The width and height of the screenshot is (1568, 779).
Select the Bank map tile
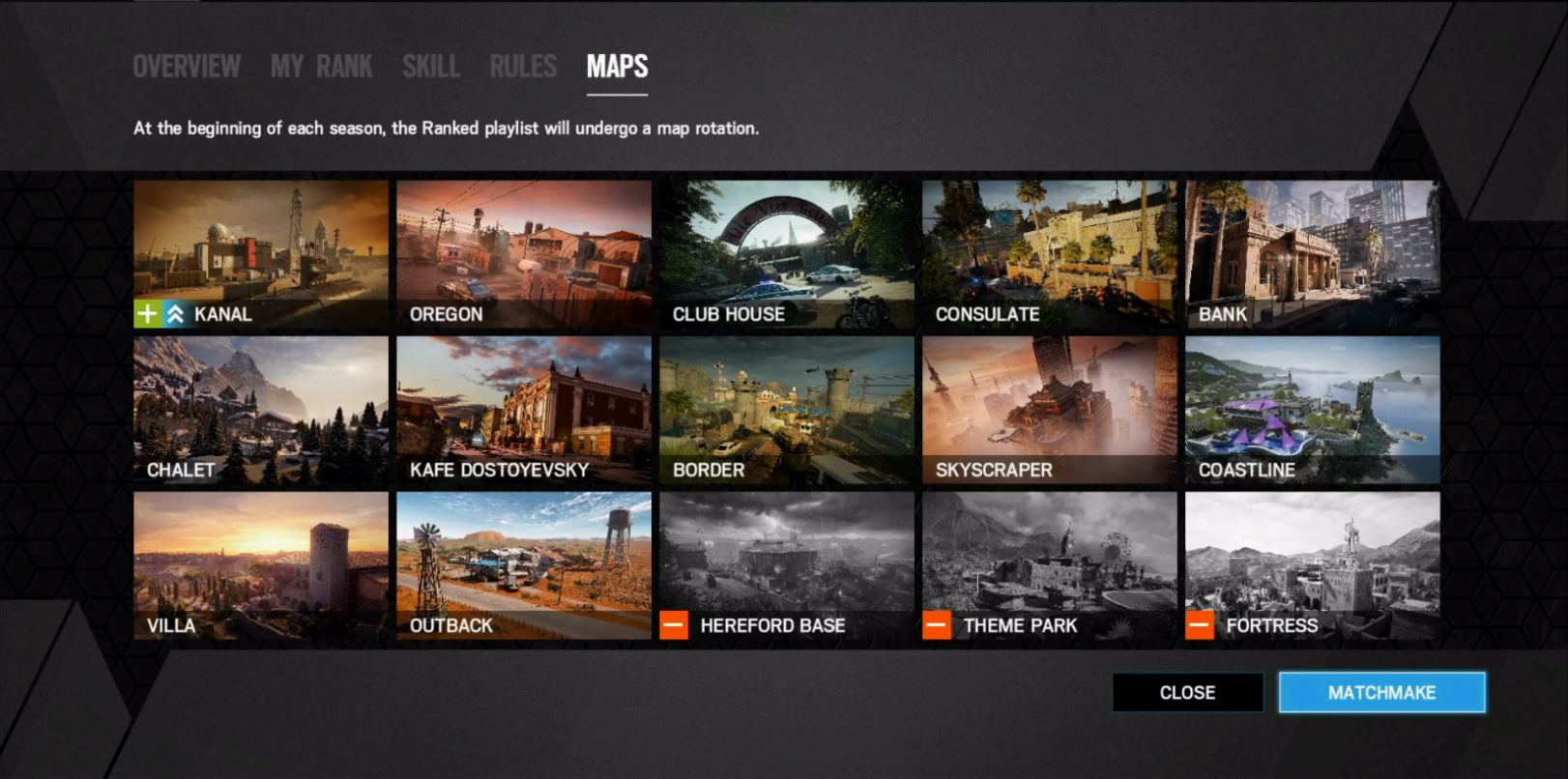[x=1313, y=254]
